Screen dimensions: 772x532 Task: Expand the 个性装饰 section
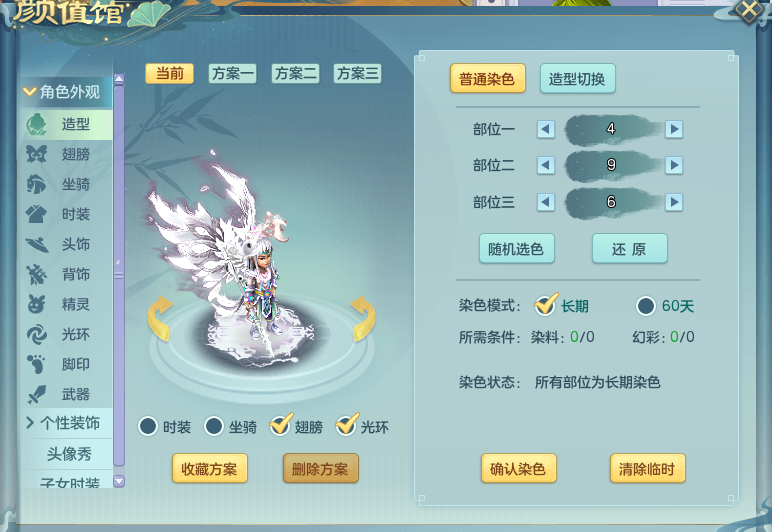66,423
